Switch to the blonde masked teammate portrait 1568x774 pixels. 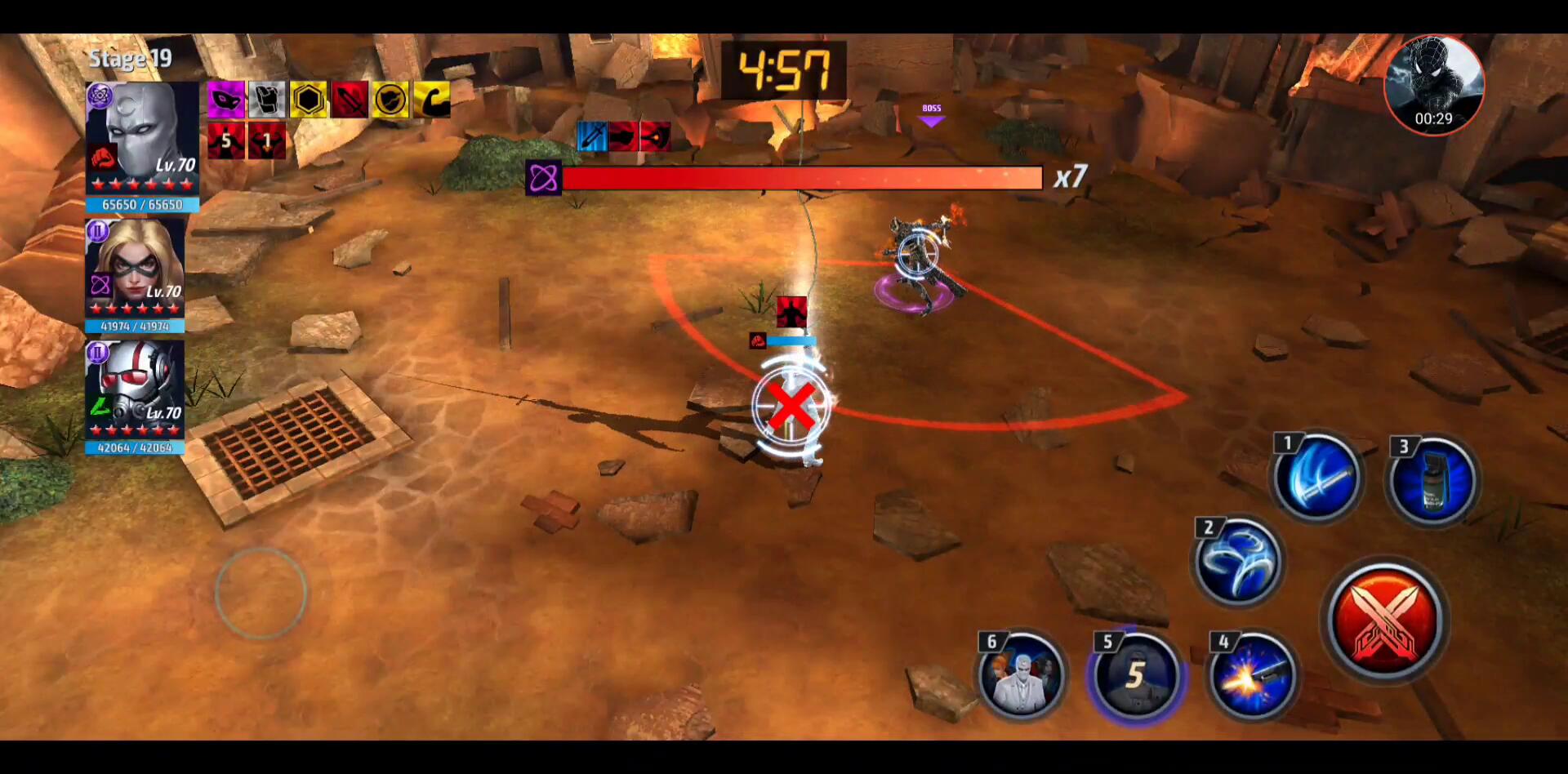(x=136, y=269)
